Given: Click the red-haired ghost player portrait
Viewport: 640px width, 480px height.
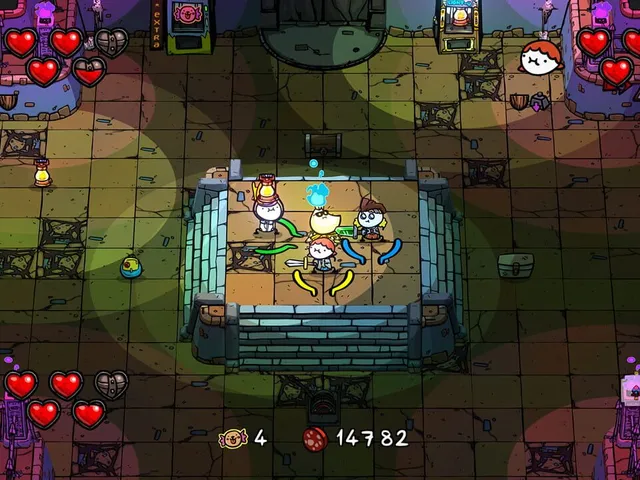Looking at the screenshot, I should [541, 59].
